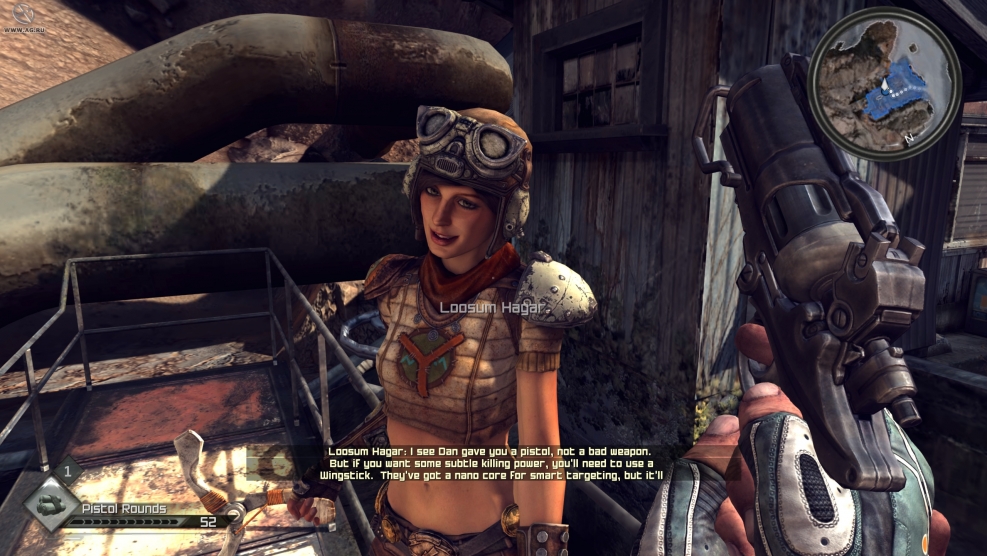Click the circular minimap
The height and width of the screenshot is (556, 987).
[884, 83]
